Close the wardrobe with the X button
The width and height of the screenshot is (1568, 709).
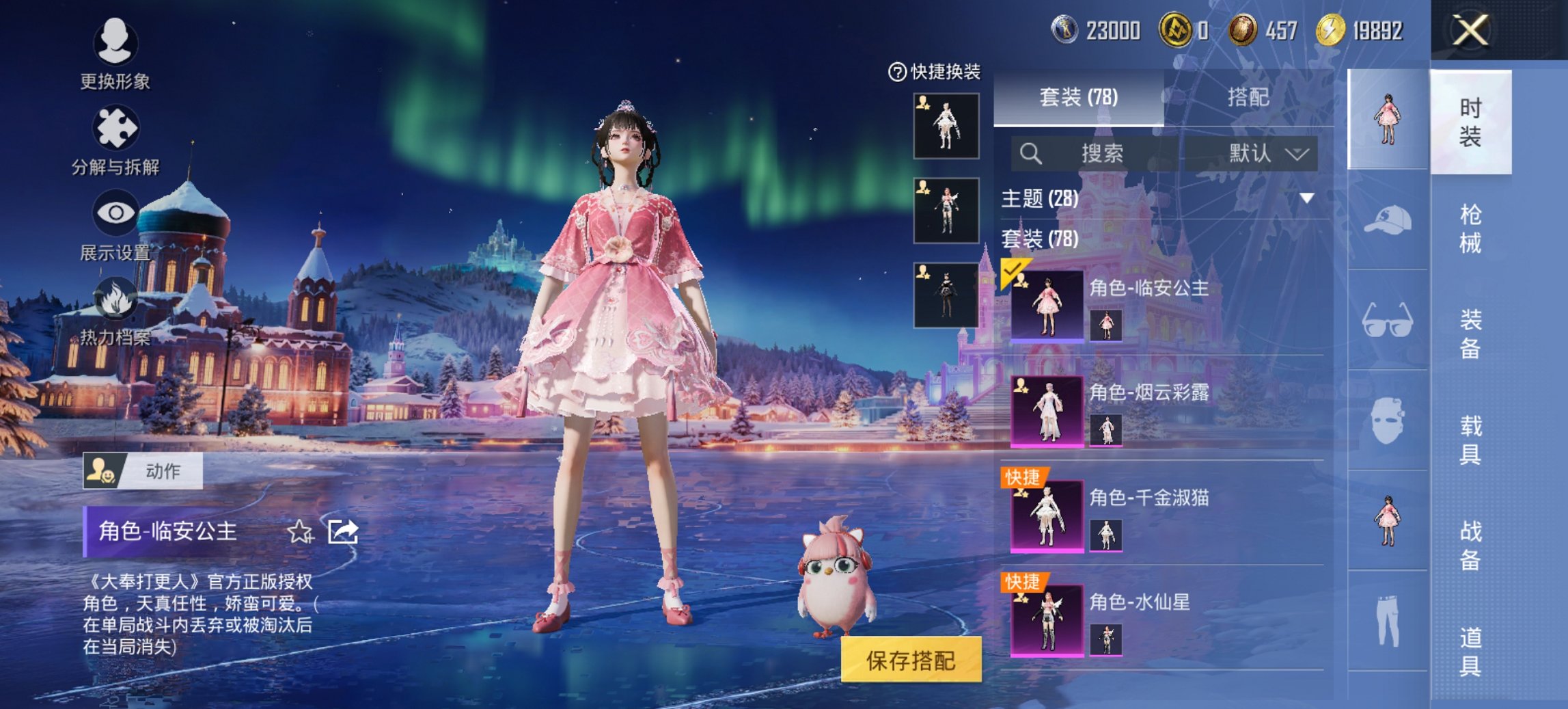[x=1470, y=31]
